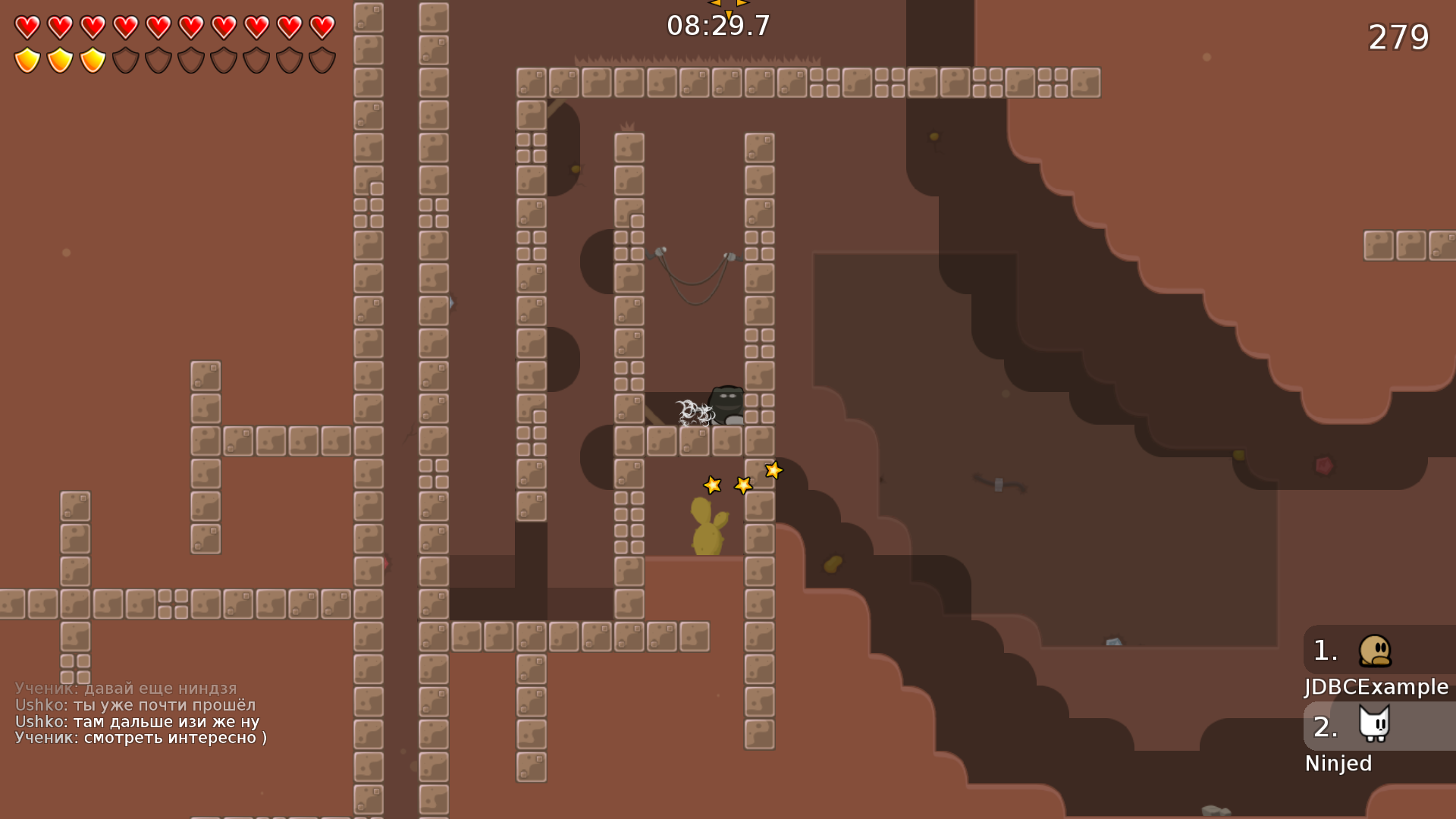Screen dimensions: 1456x819
Task: Open the leaderboard entry for JDBCExample
Action: pos(1375,687)
